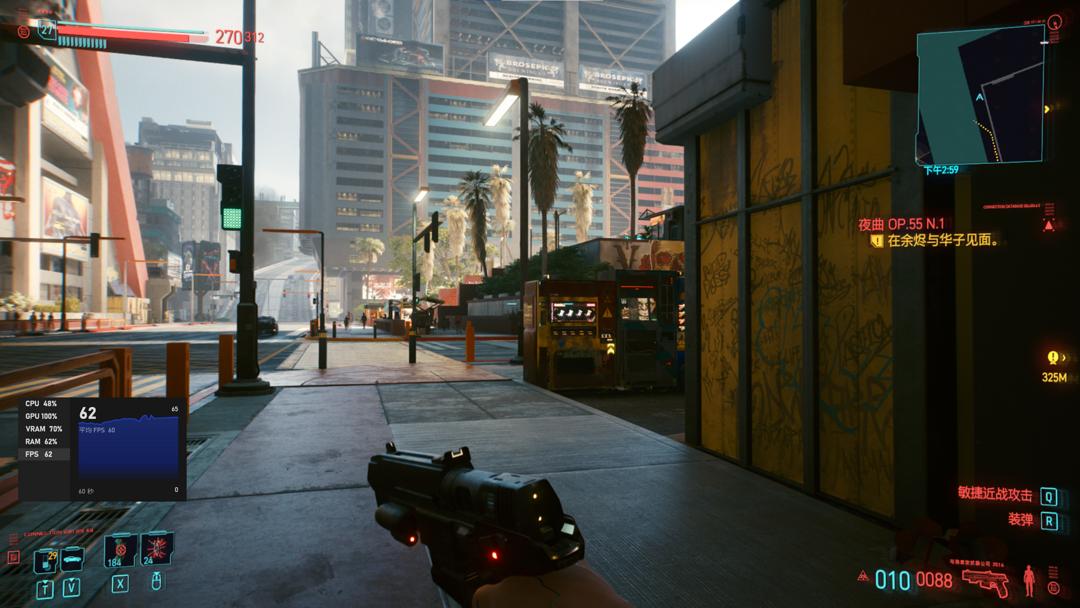
Task: Click the red warning triangle under the minimap
Action: point(1048,225)
